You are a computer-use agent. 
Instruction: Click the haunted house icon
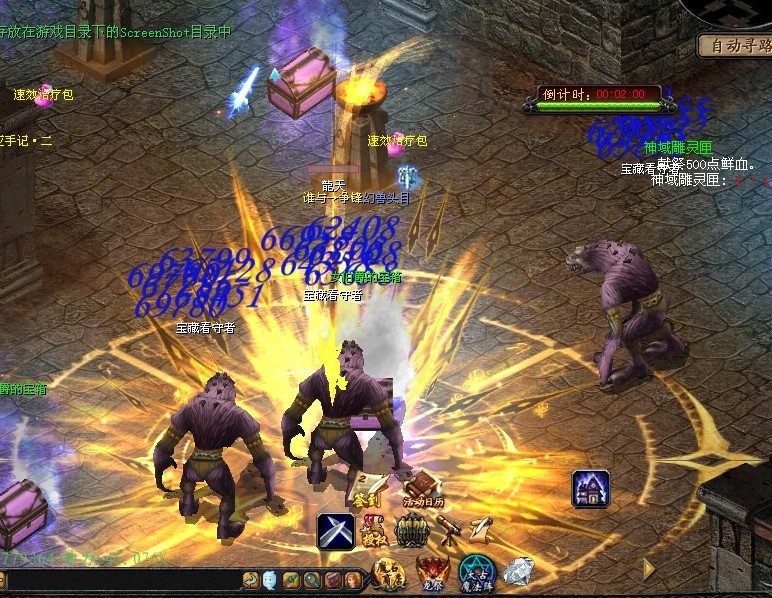coord(591,489)
